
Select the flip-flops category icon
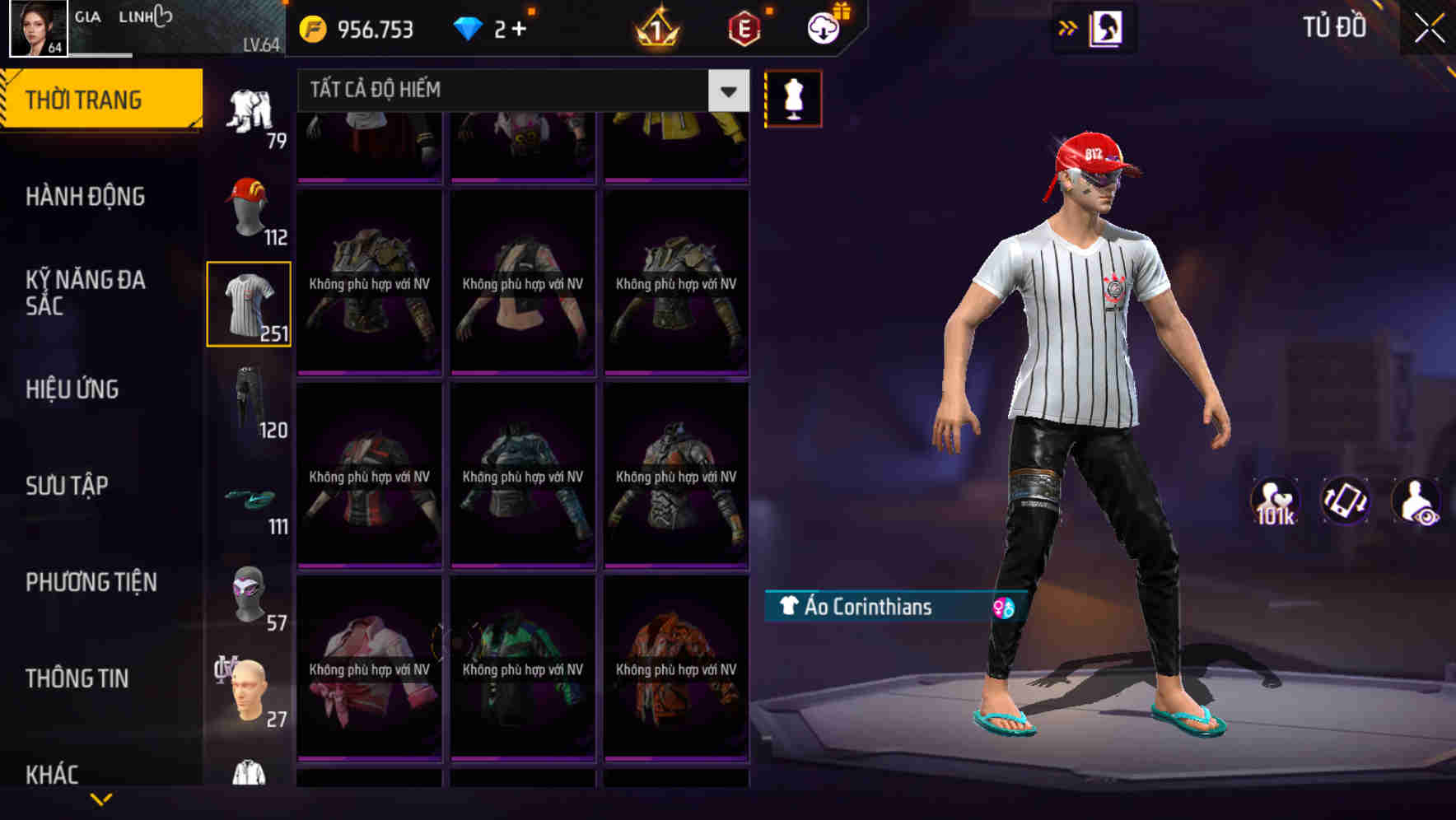pyautogui.click(x=249, y=496)
